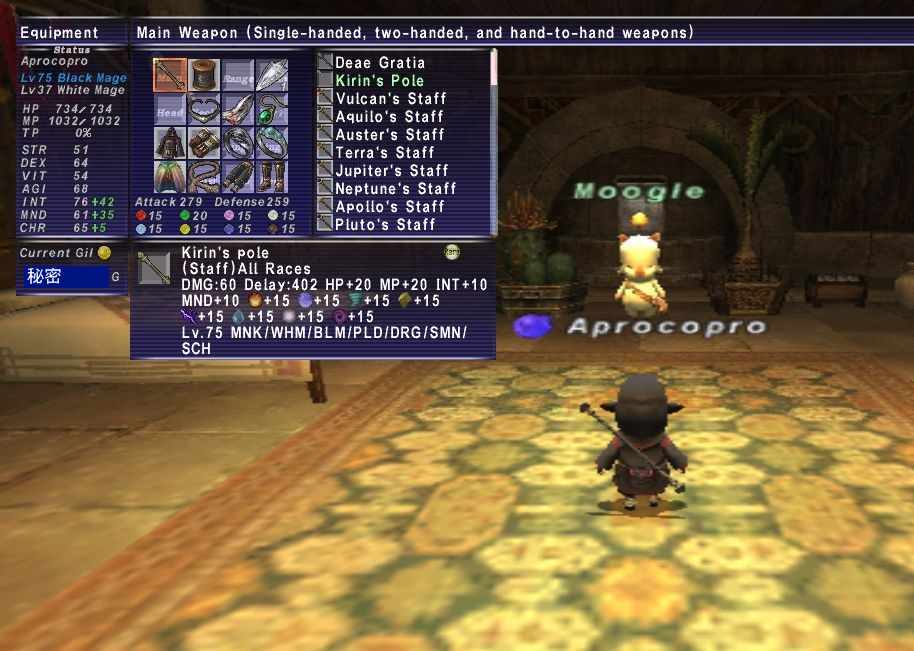Pick Auster's Staff
This screenshot has width=914, height=651.
point(390,135)
